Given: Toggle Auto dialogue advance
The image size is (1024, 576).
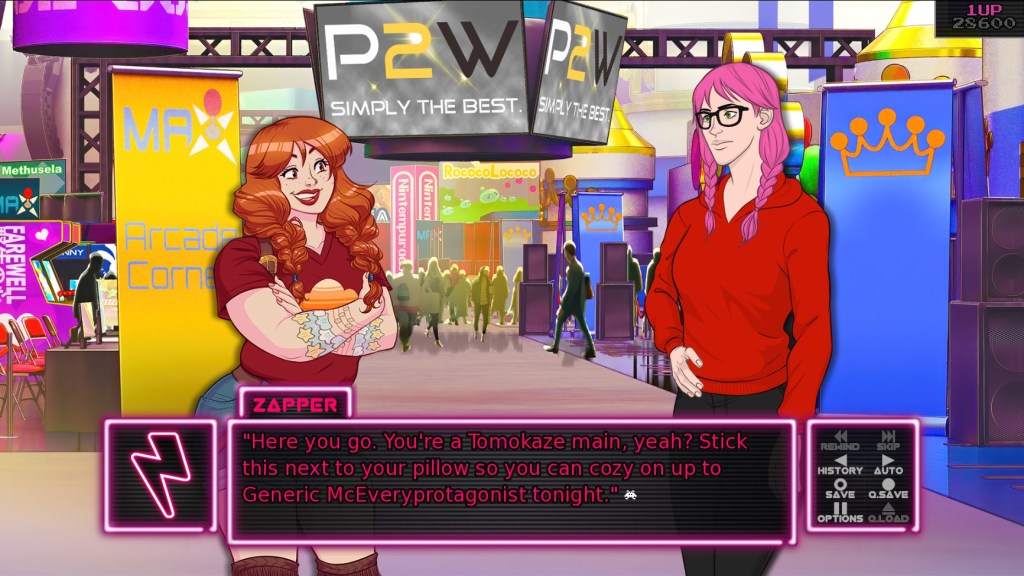Looking at the screenshot, I should [x=888, y=465].
